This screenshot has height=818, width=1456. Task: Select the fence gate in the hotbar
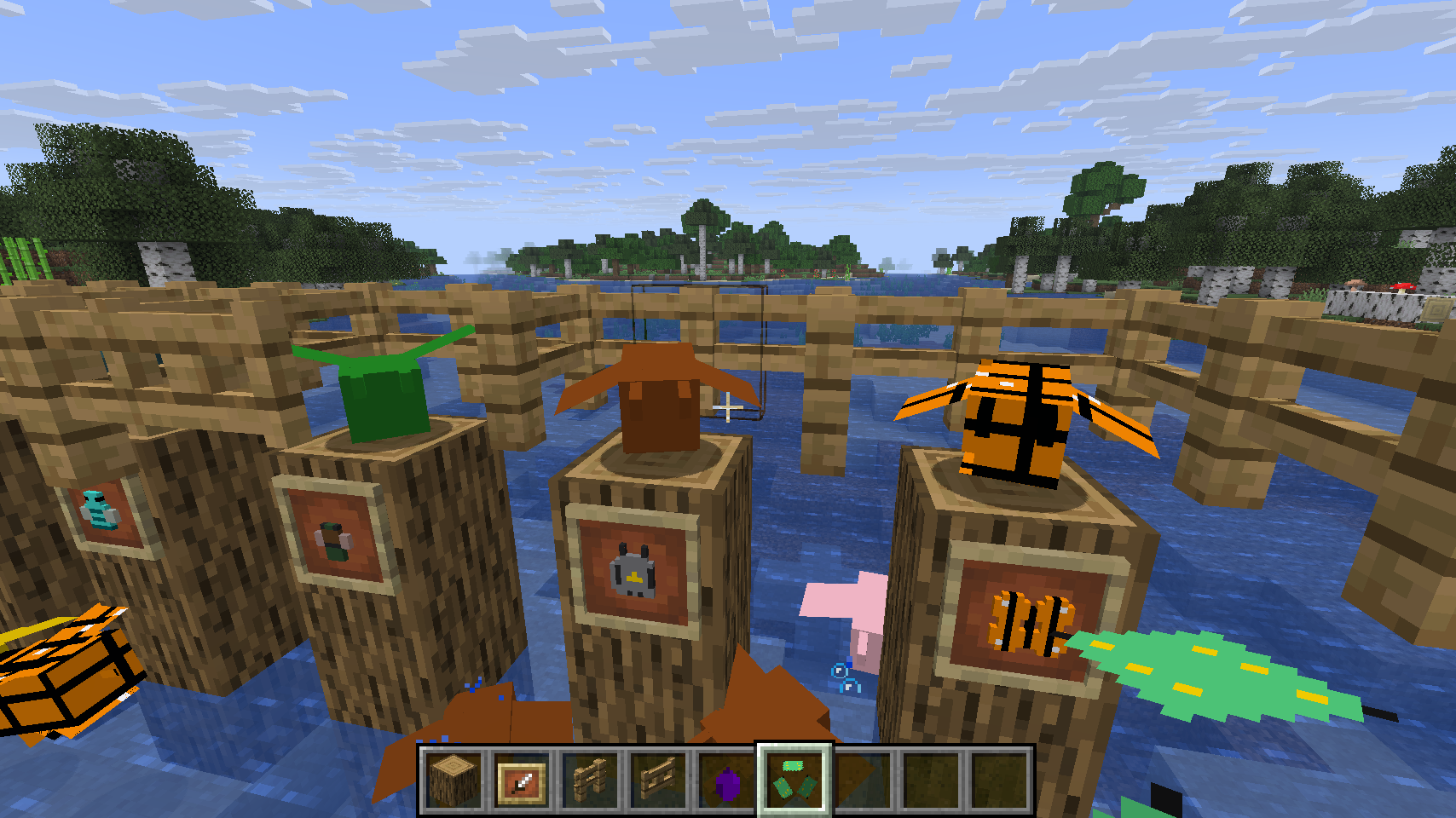[657, 781]
